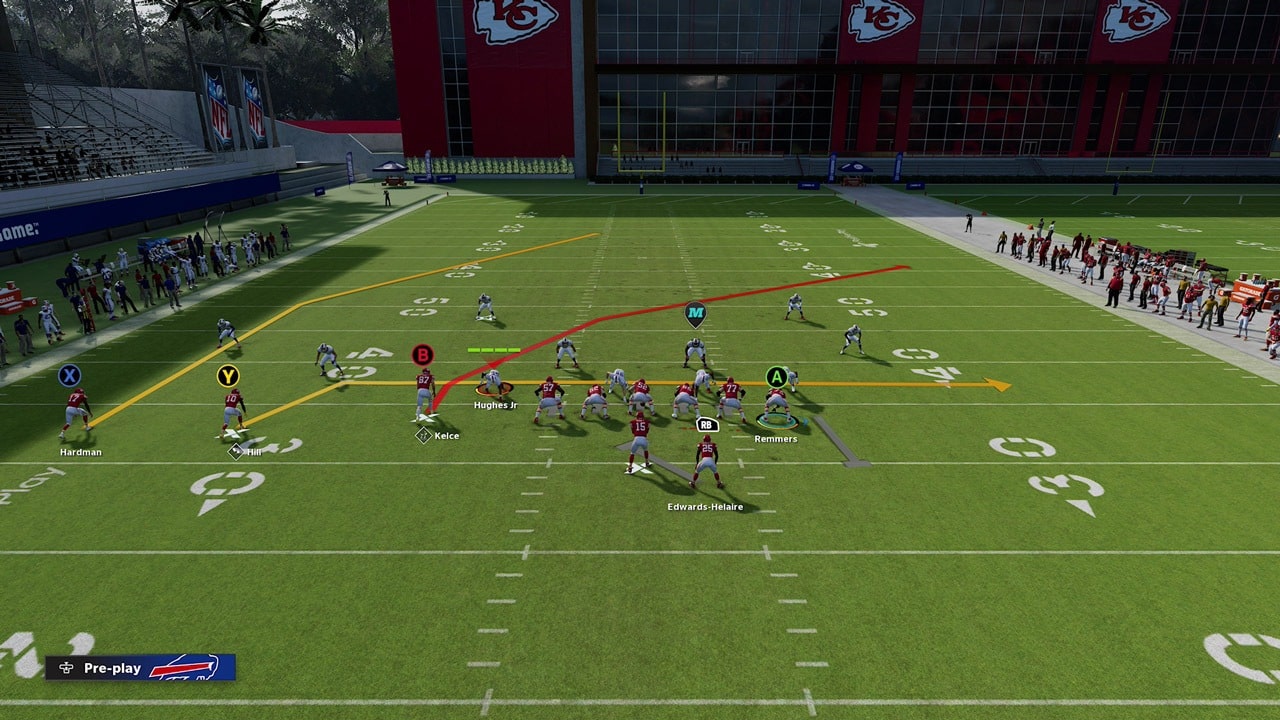Click the RB tag above Edwards-Helaire
This screenshot has width=1280, height=720.
click(x=707, y=425)
